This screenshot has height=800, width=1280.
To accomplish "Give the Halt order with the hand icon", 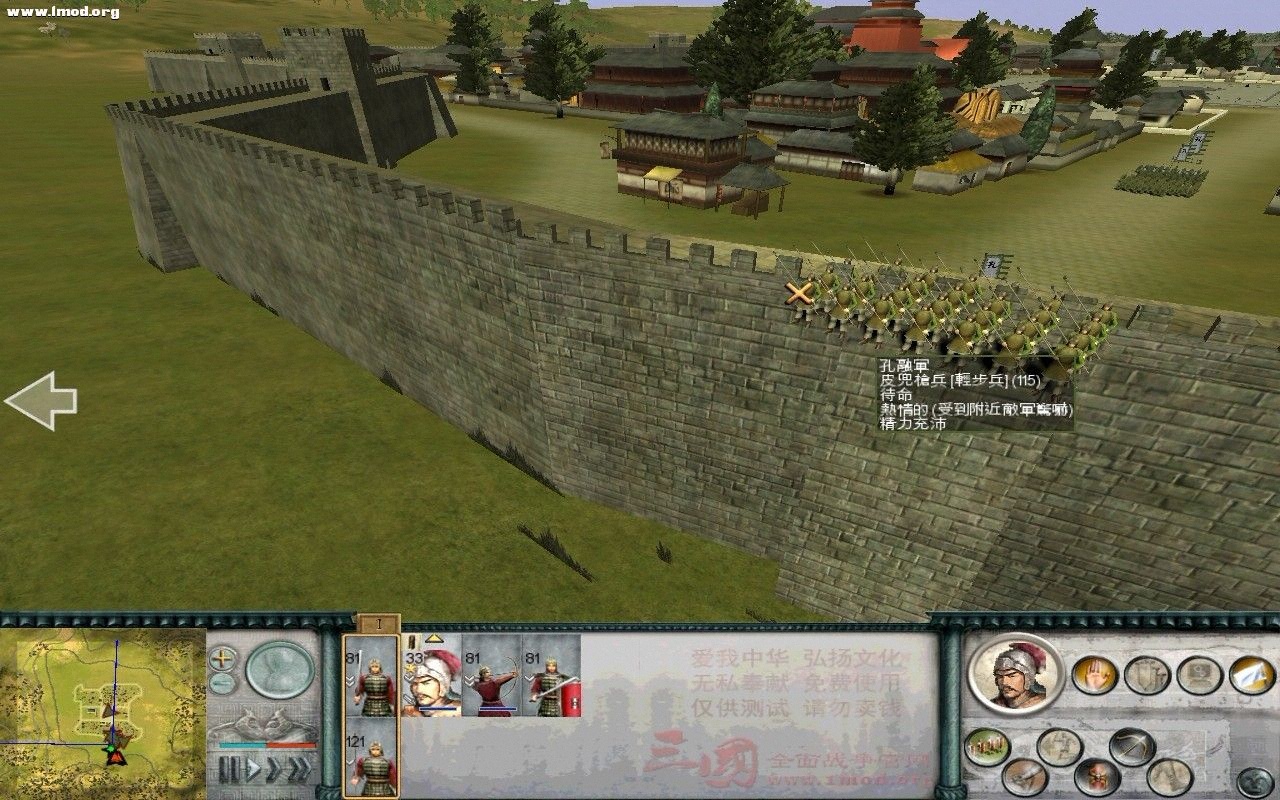I will (1095, 674).
